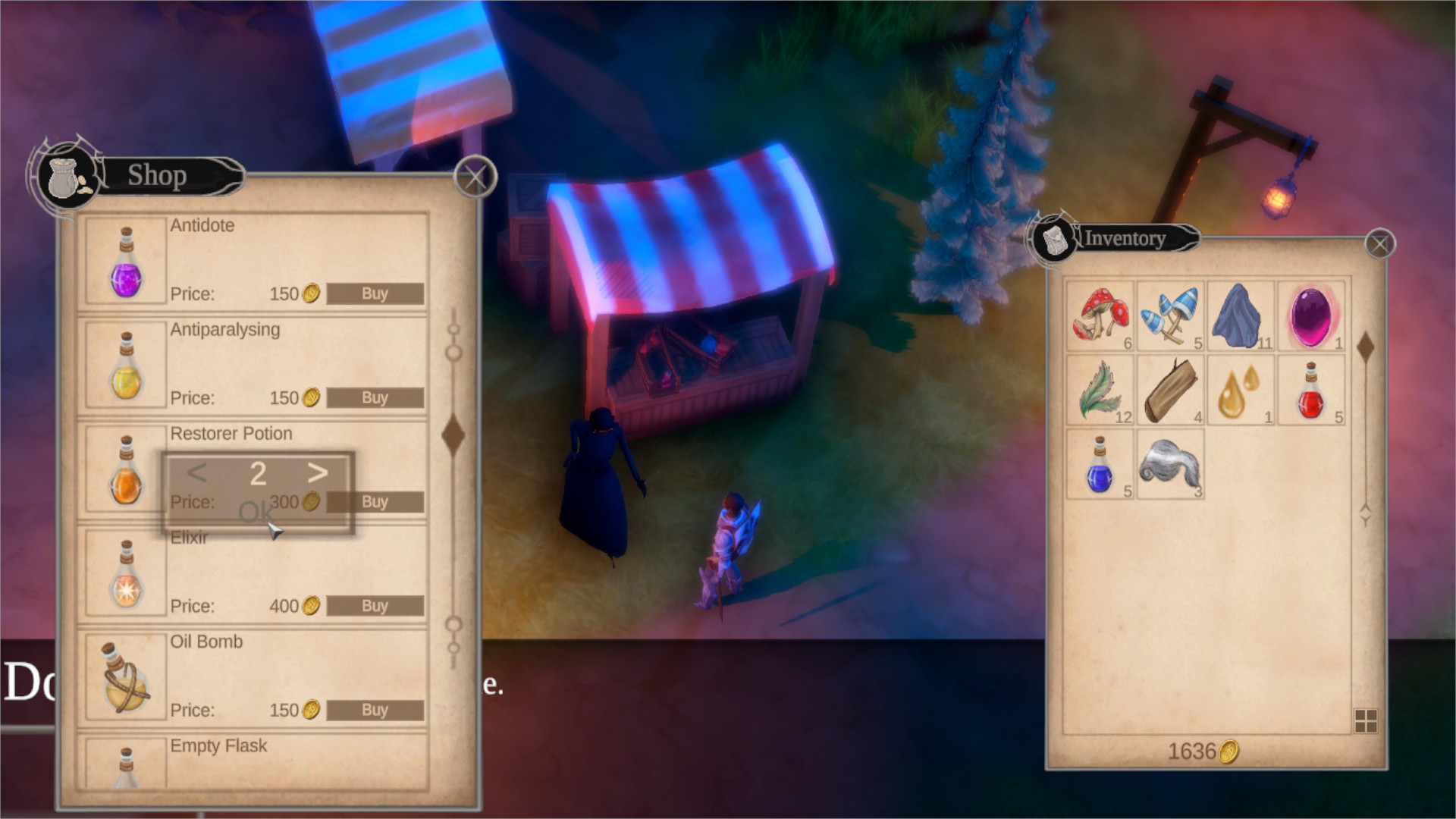This screenshot has width=1456, height=819.
Task: Buy the Antidote for 150 gold
Action: 375,294
